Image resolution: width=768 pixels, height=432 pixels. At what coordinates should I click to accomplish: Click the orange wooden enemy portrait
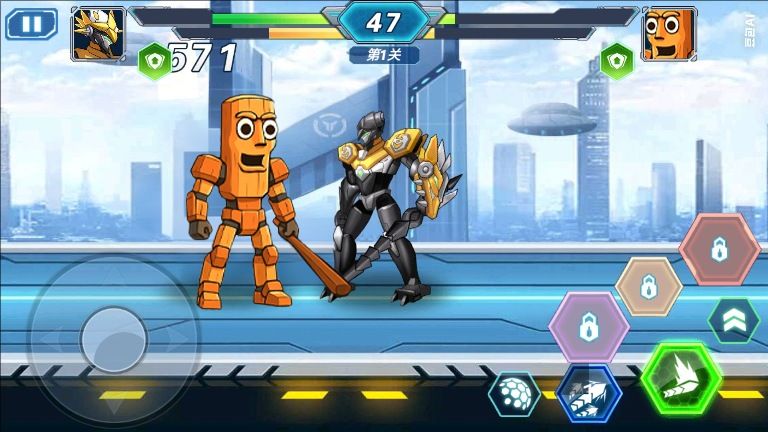pos(668,32)
